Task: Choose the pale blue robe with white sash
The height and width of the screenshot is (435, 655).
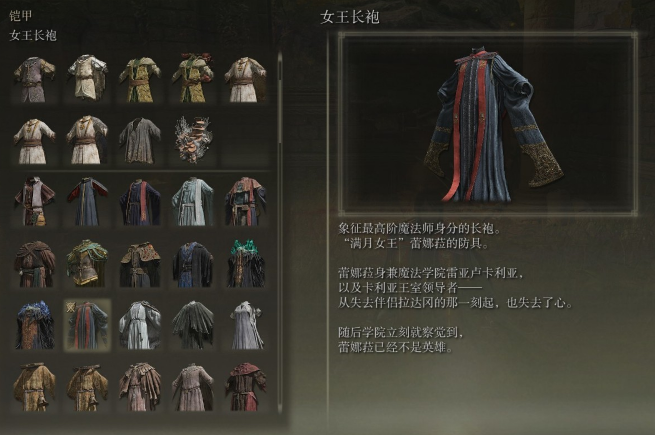Action: click(x=192, y=201)
